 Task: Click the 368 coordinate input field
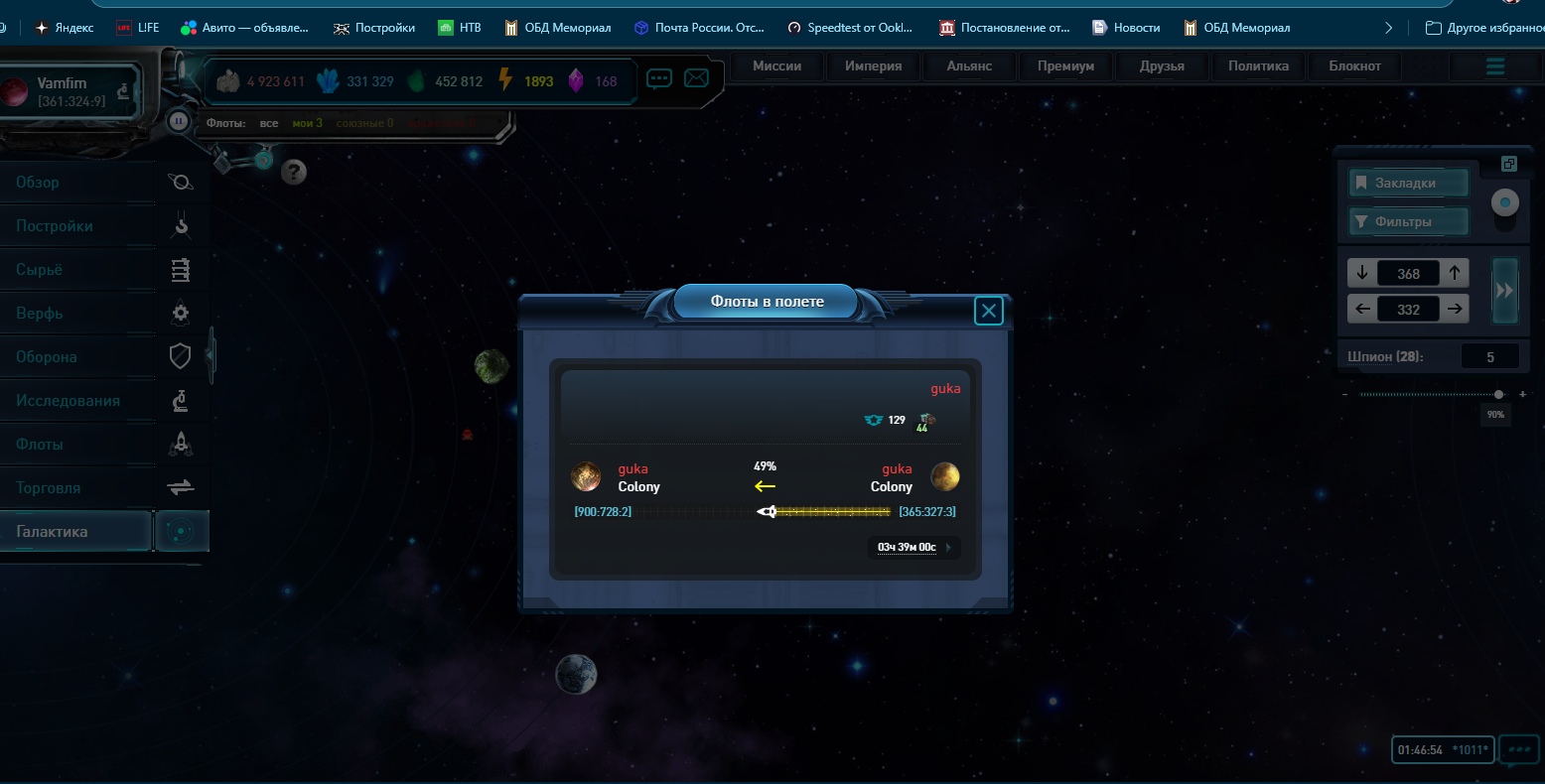1408,274
